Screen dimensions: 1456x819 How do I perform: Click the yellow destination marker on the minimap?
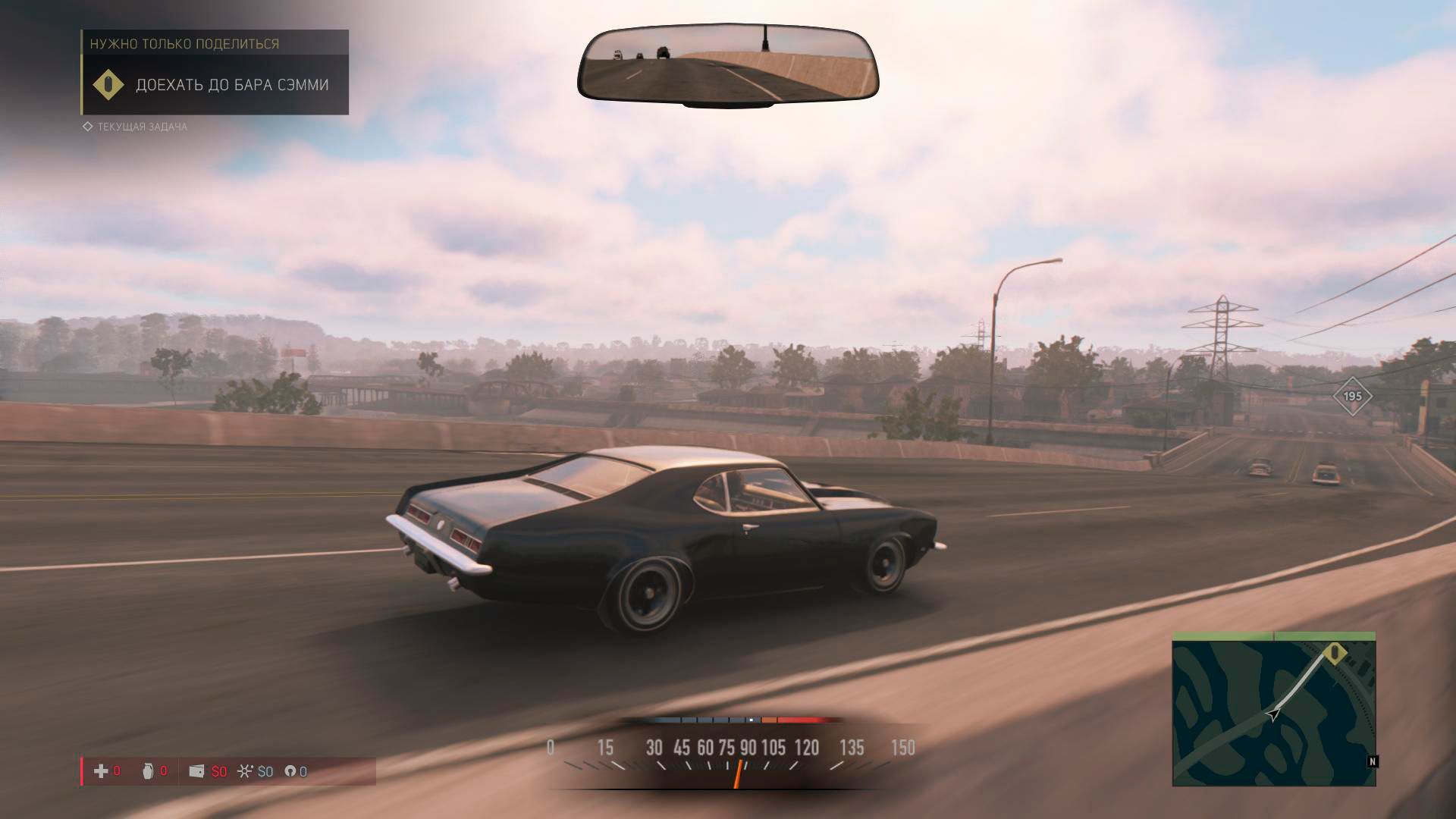tap(1335, 654)
